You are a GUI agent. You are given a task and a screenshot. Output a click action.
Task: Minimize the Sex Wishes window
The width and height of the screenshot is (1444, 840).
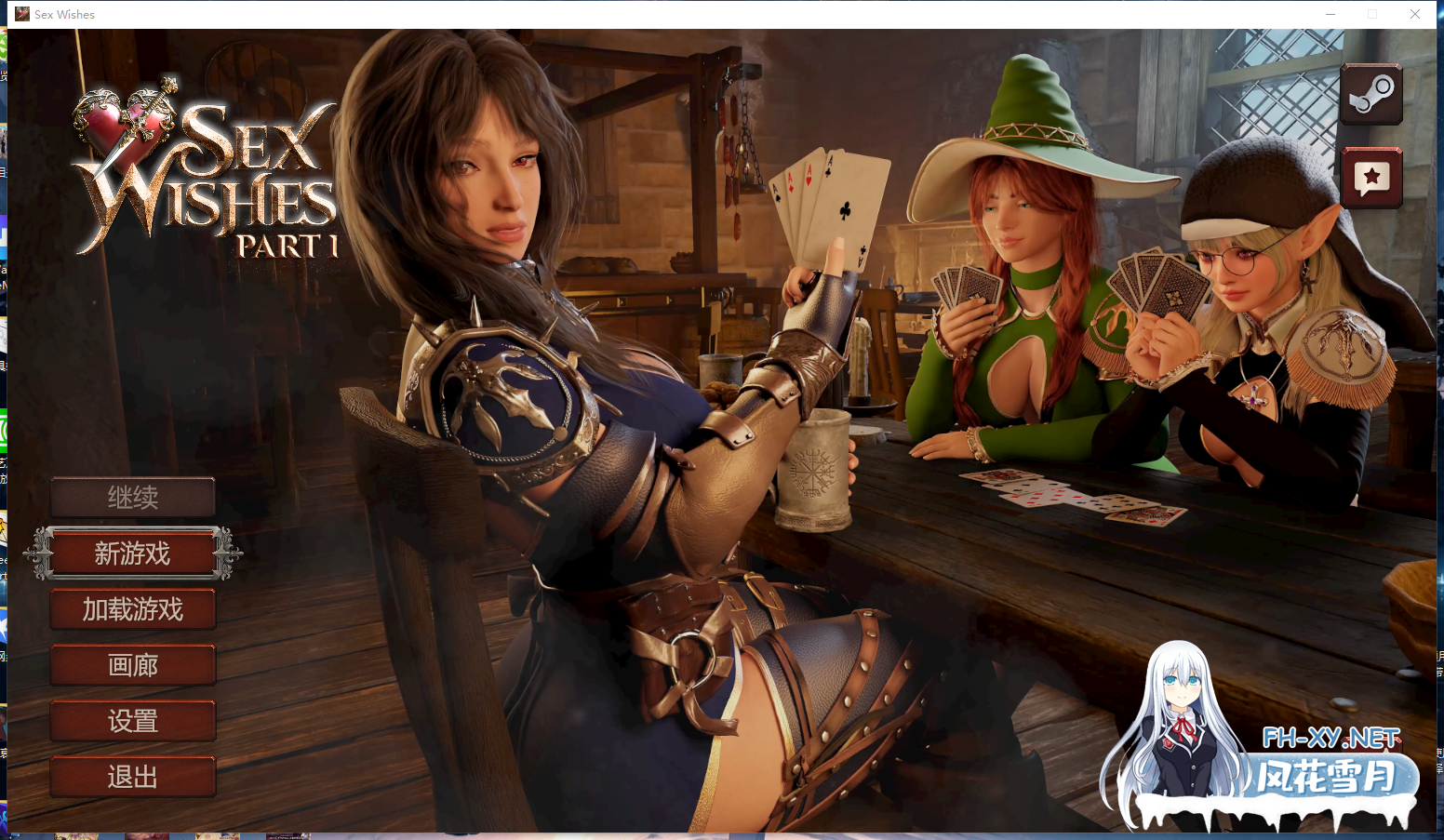(1330, 14)
